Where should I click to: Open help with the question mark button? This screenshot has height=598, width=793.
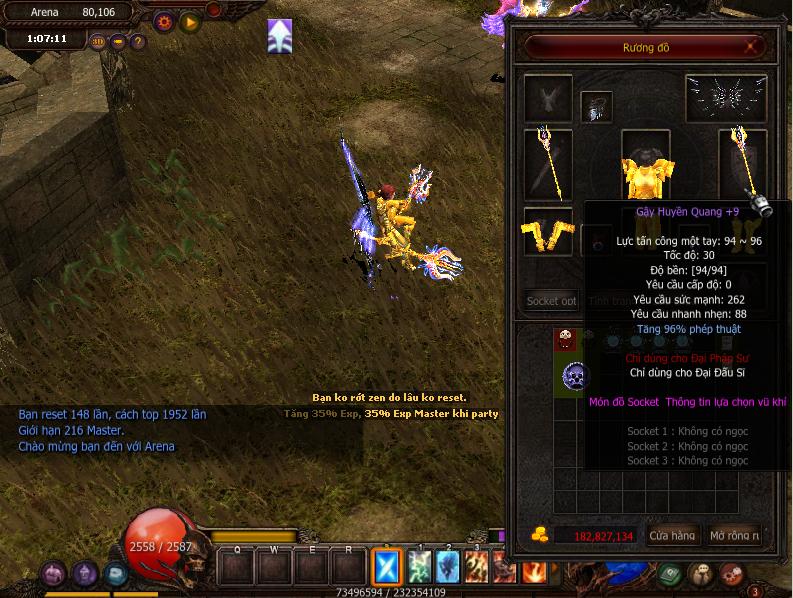138,42
